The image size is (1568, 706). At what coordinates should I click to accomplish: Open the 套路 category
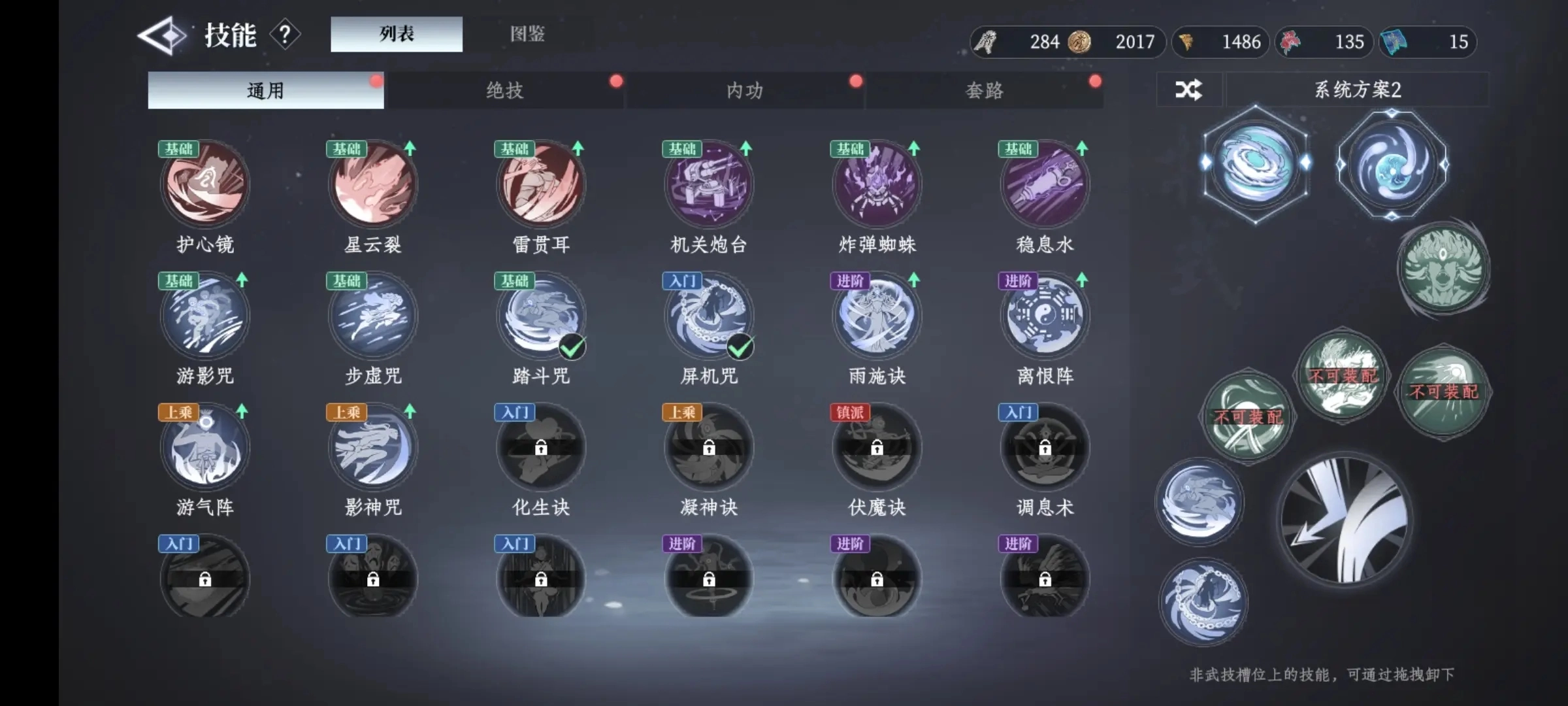point(984,90)
